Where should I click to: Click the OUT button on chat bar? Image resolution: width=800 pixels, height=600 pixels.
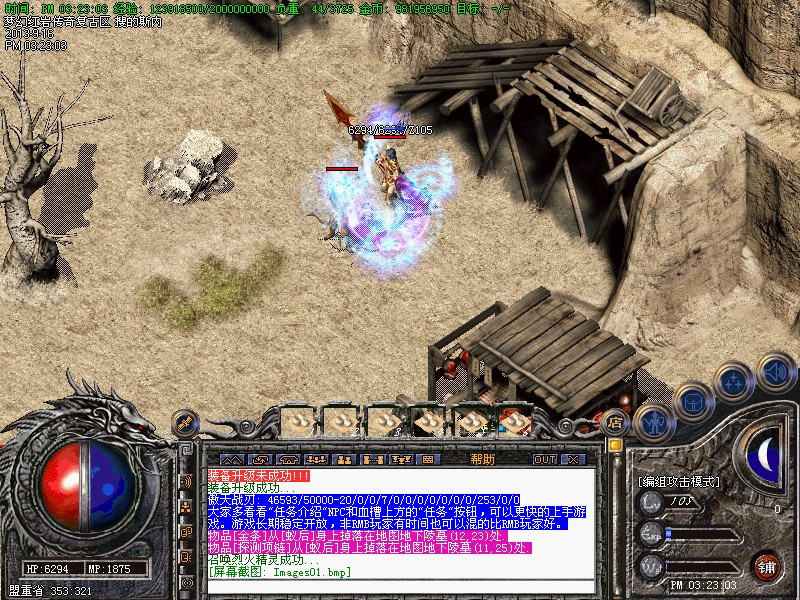tap(544, 459)
